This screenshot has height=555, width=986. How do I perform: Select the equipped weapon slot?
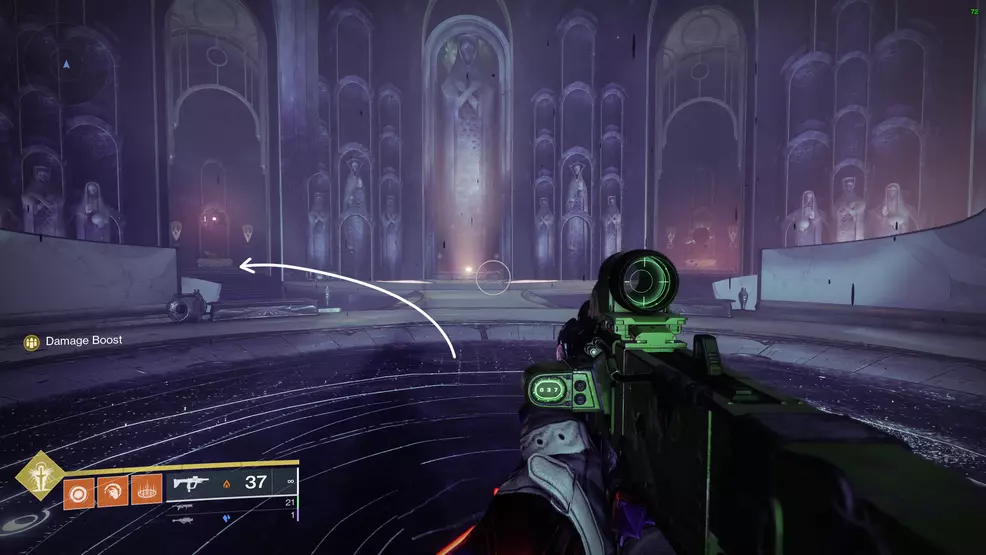point(232,482)
